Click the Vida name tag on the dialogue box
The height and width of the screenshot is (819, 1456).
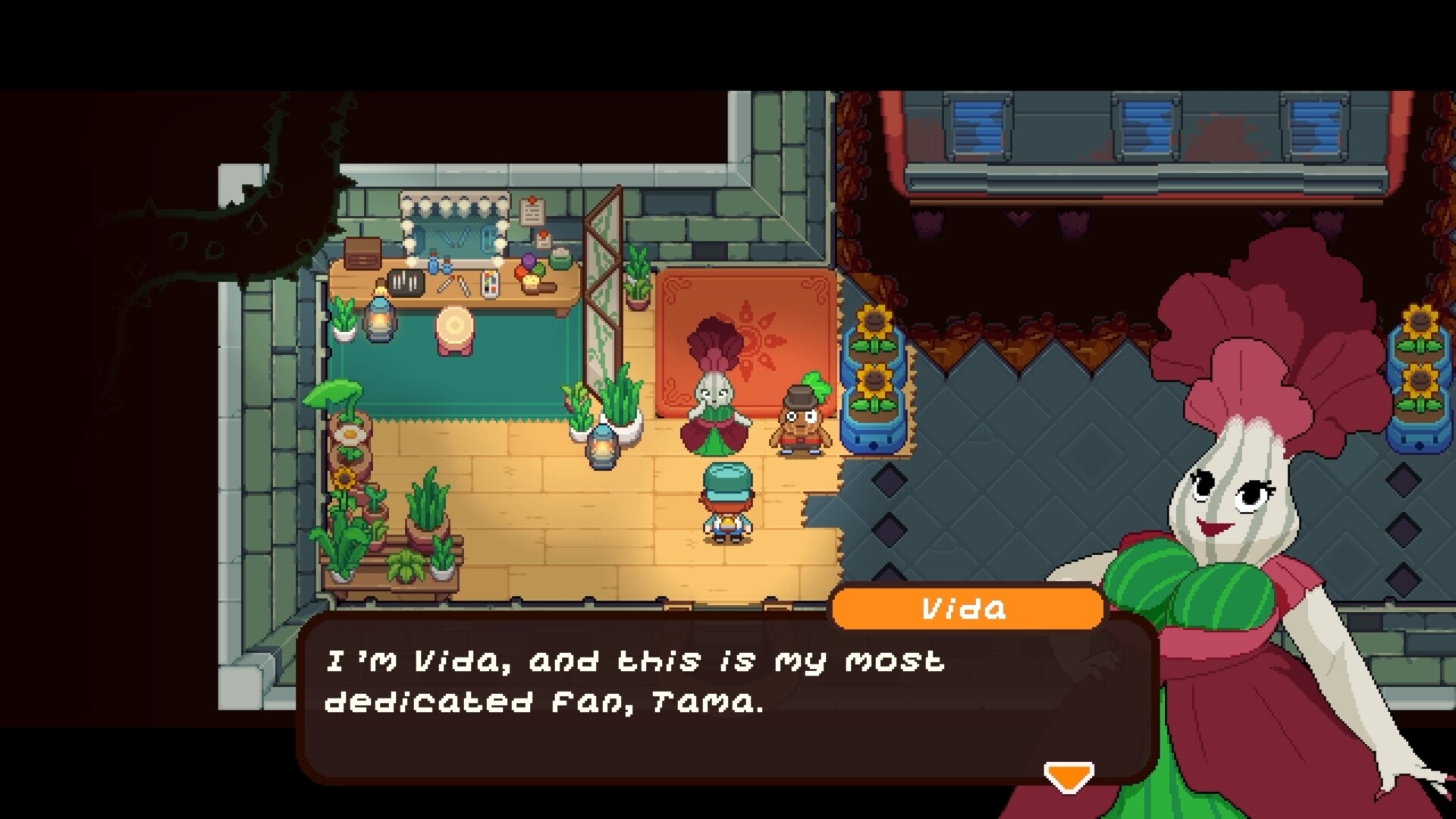966,609
